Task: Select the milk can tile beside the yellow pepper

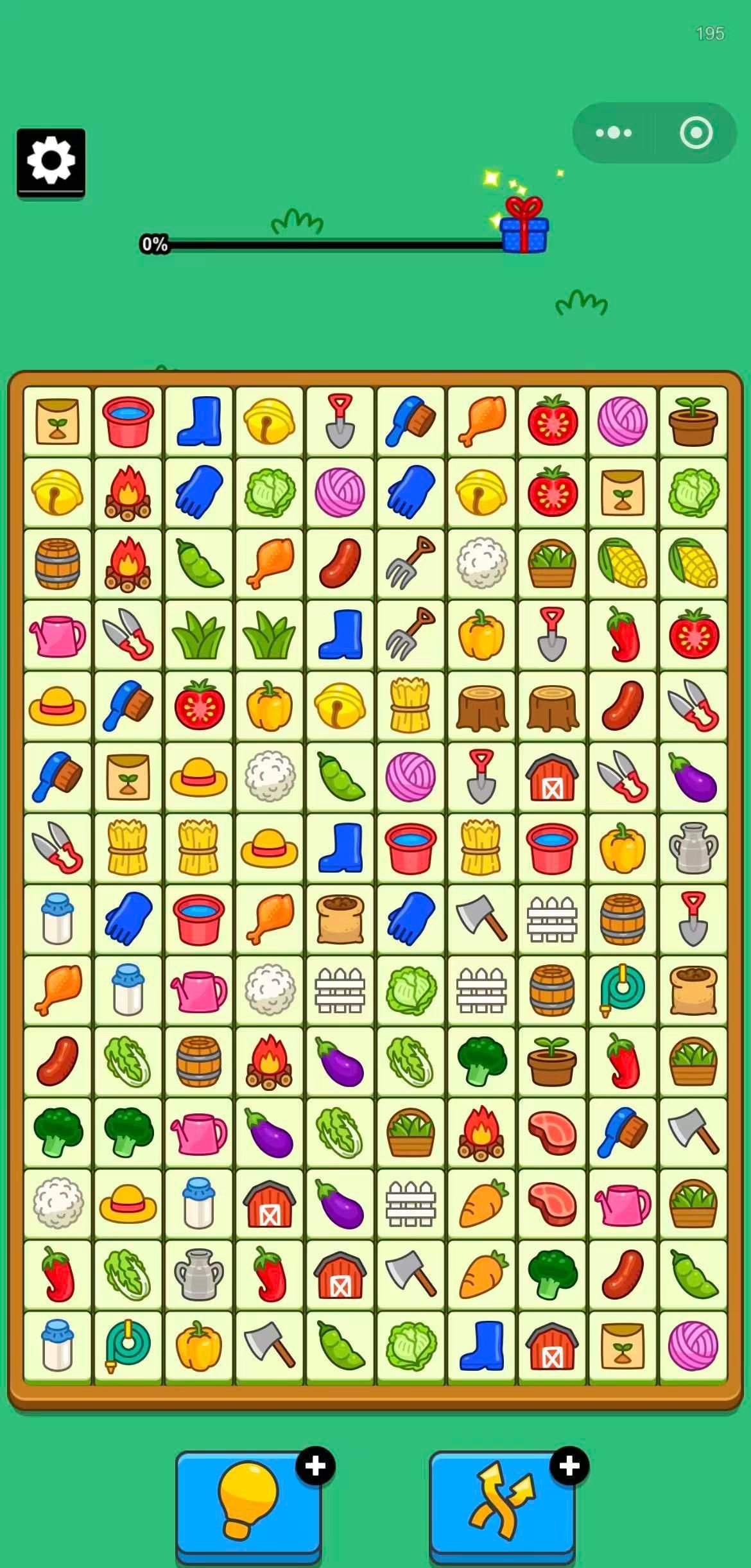Action: 693,848
